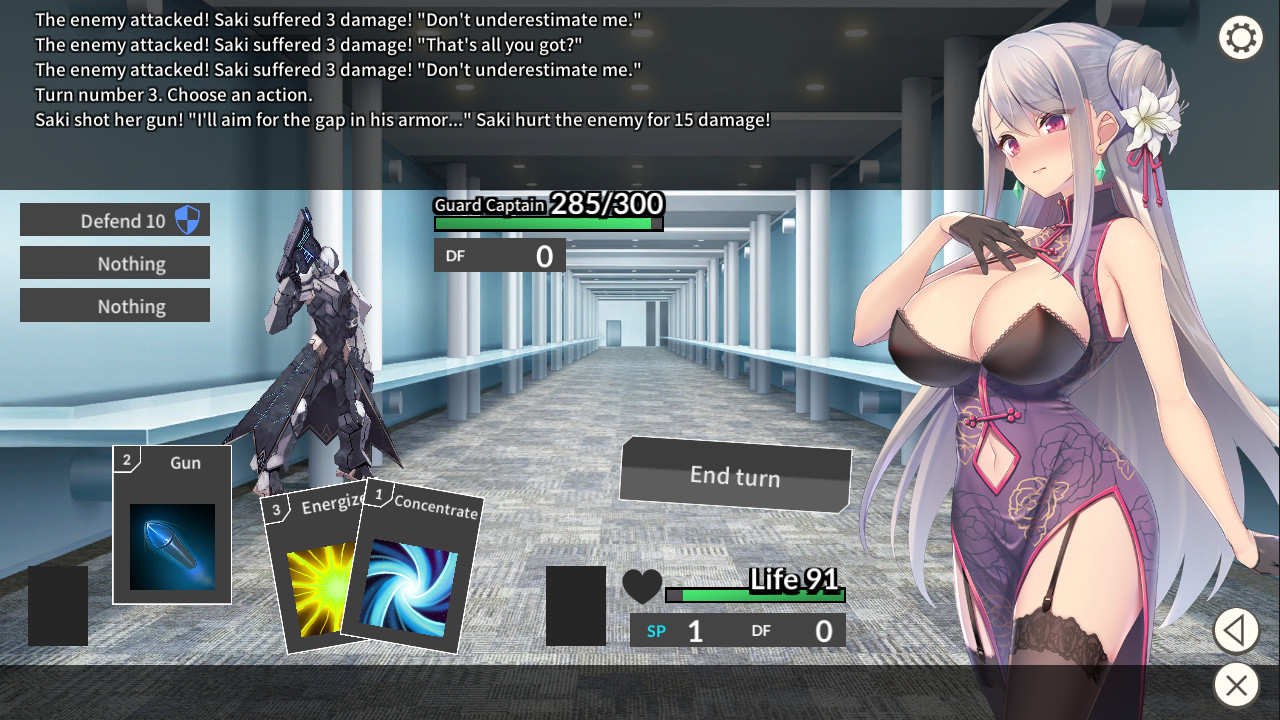Click the enemy's DF 0 indicator

tap(500, 255)
